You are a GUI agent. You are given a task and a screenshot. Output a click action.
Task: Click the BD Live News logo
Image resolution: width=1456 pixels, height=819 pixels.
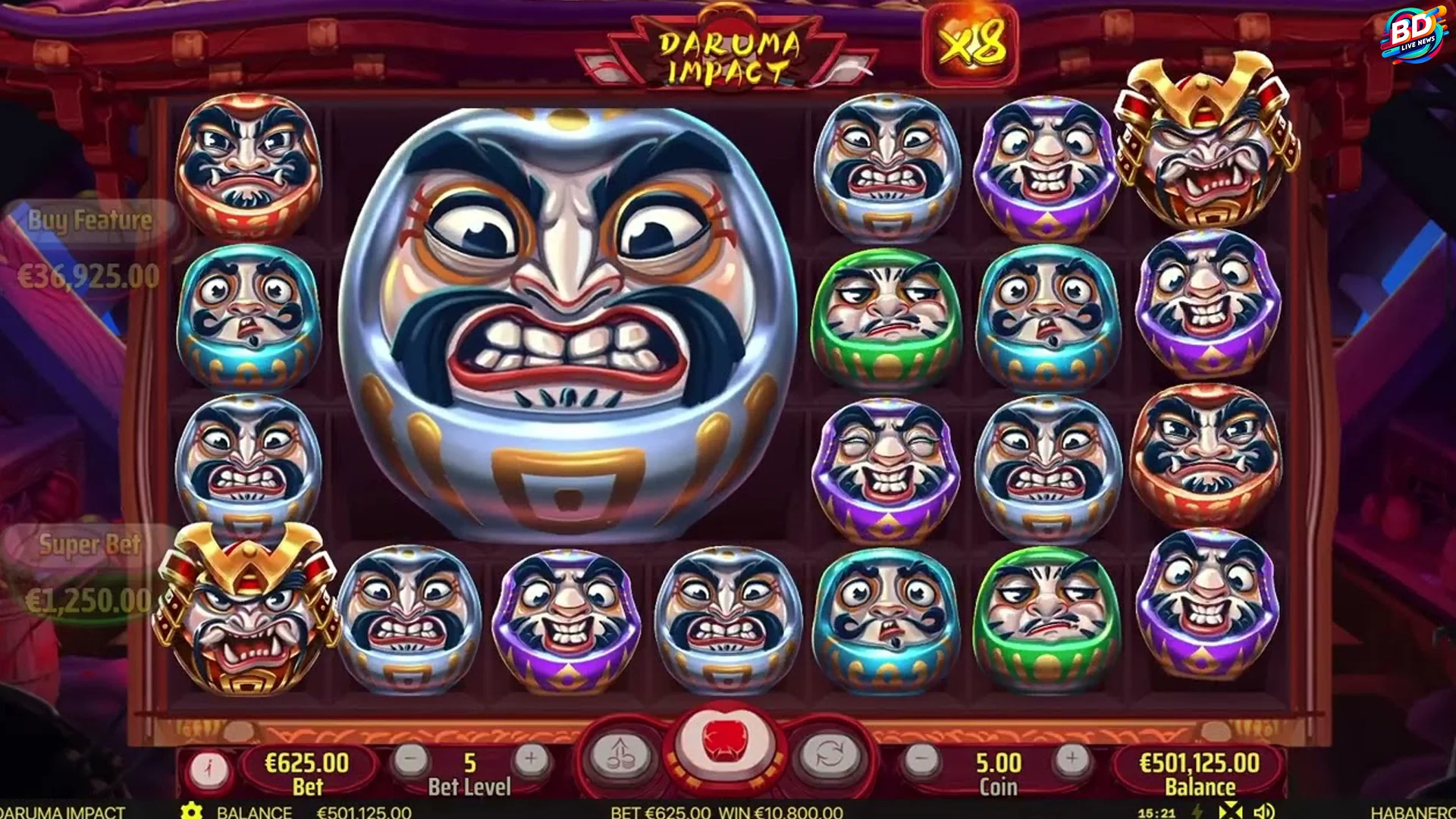(x=1413, y=34)
